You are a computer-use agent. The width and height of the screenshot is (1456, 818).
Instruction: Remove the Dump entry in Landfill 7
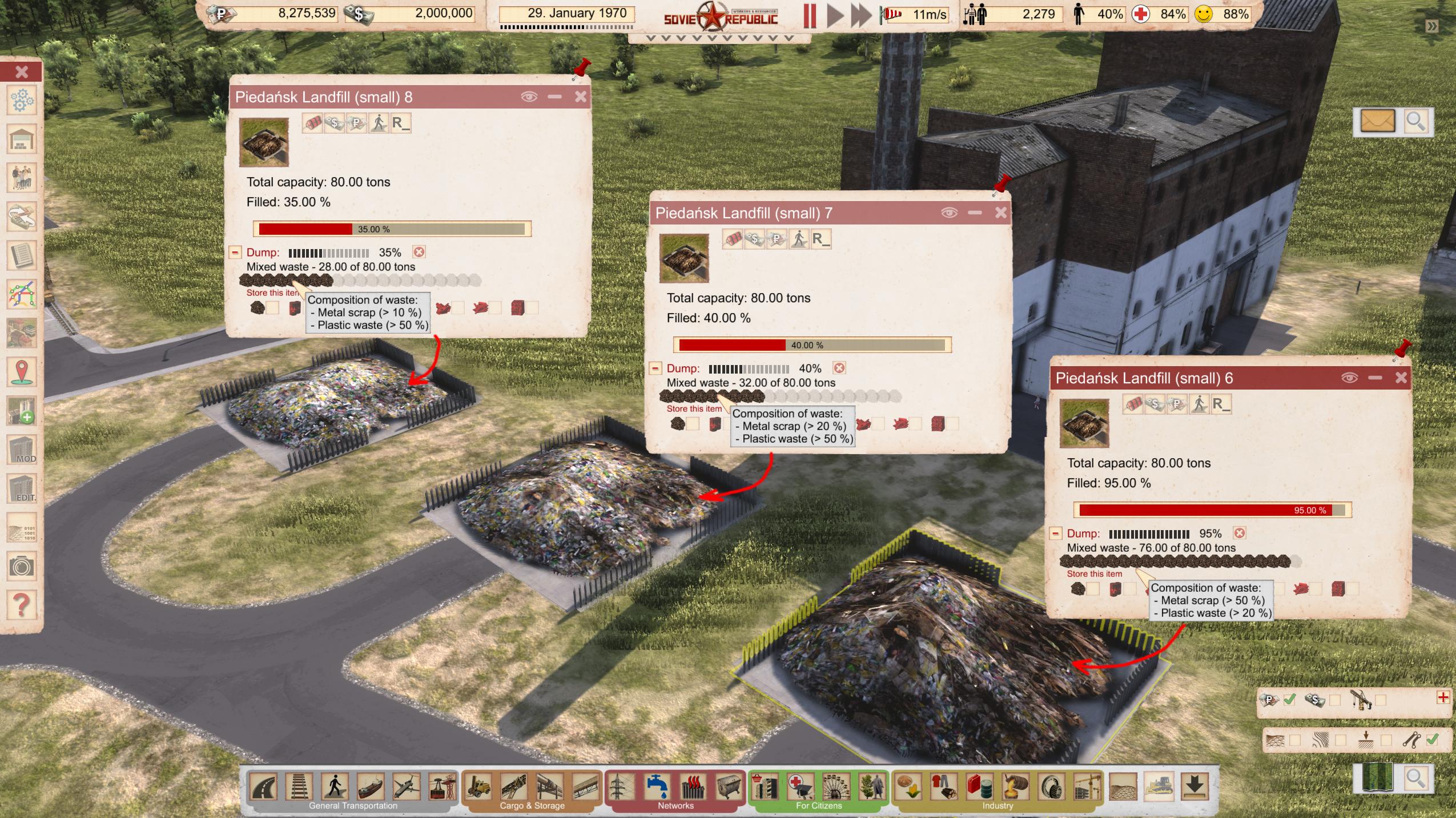[x=839, y=368]
